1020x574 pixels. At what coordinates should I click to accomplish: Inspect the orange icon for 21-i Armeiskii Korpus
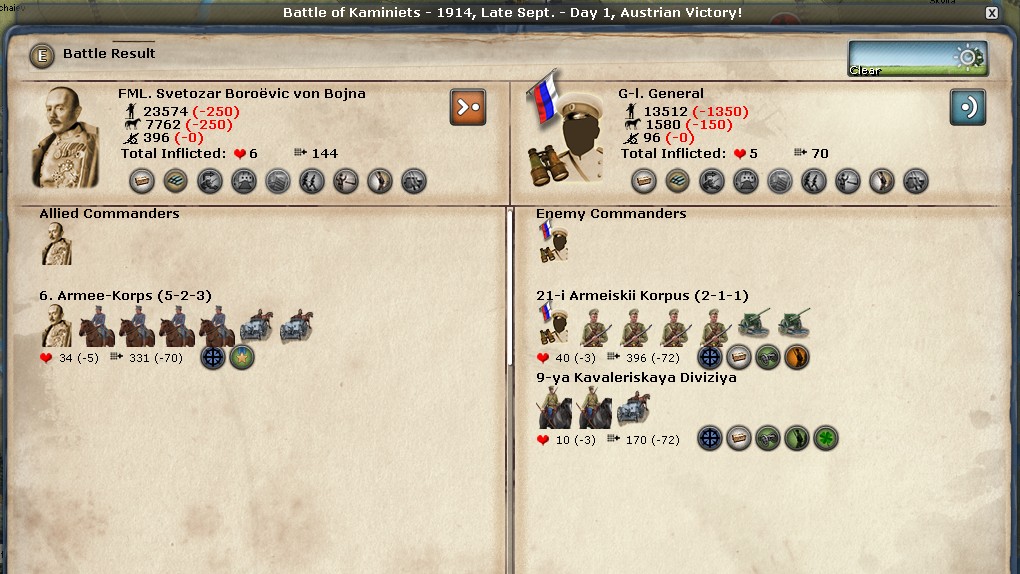(x=797, y=357)
